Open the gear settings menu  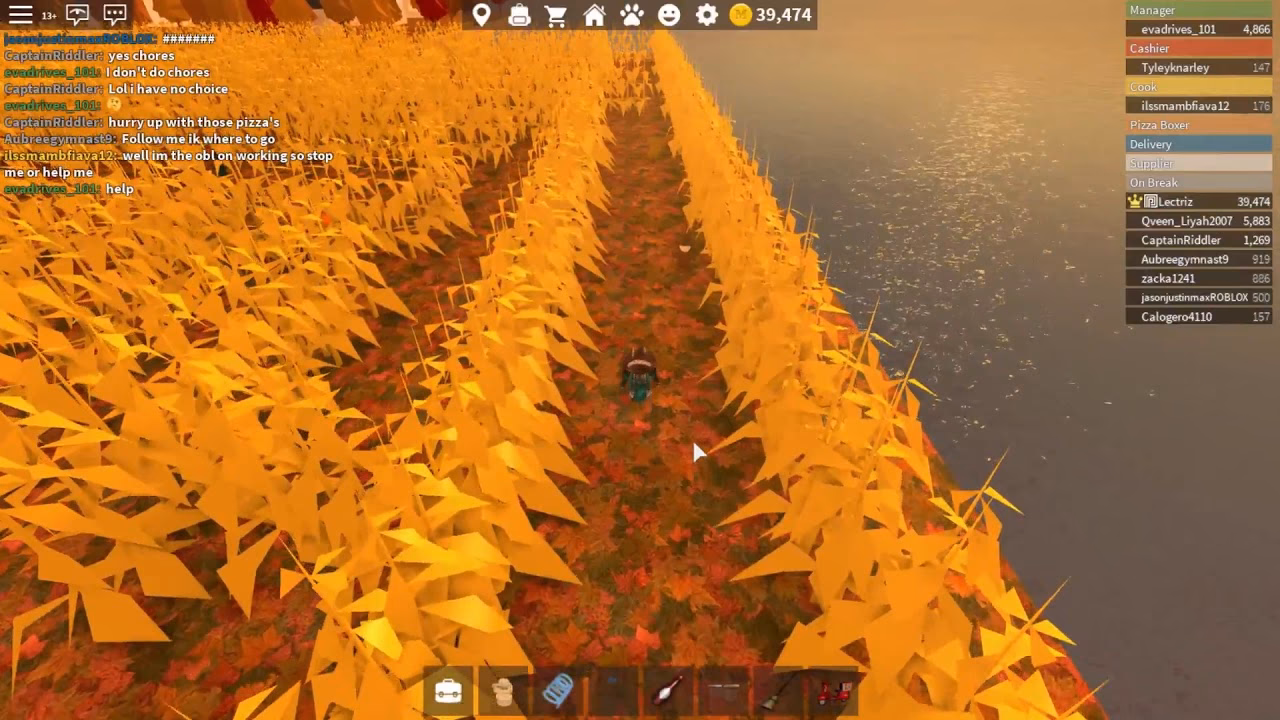[707, 15]
